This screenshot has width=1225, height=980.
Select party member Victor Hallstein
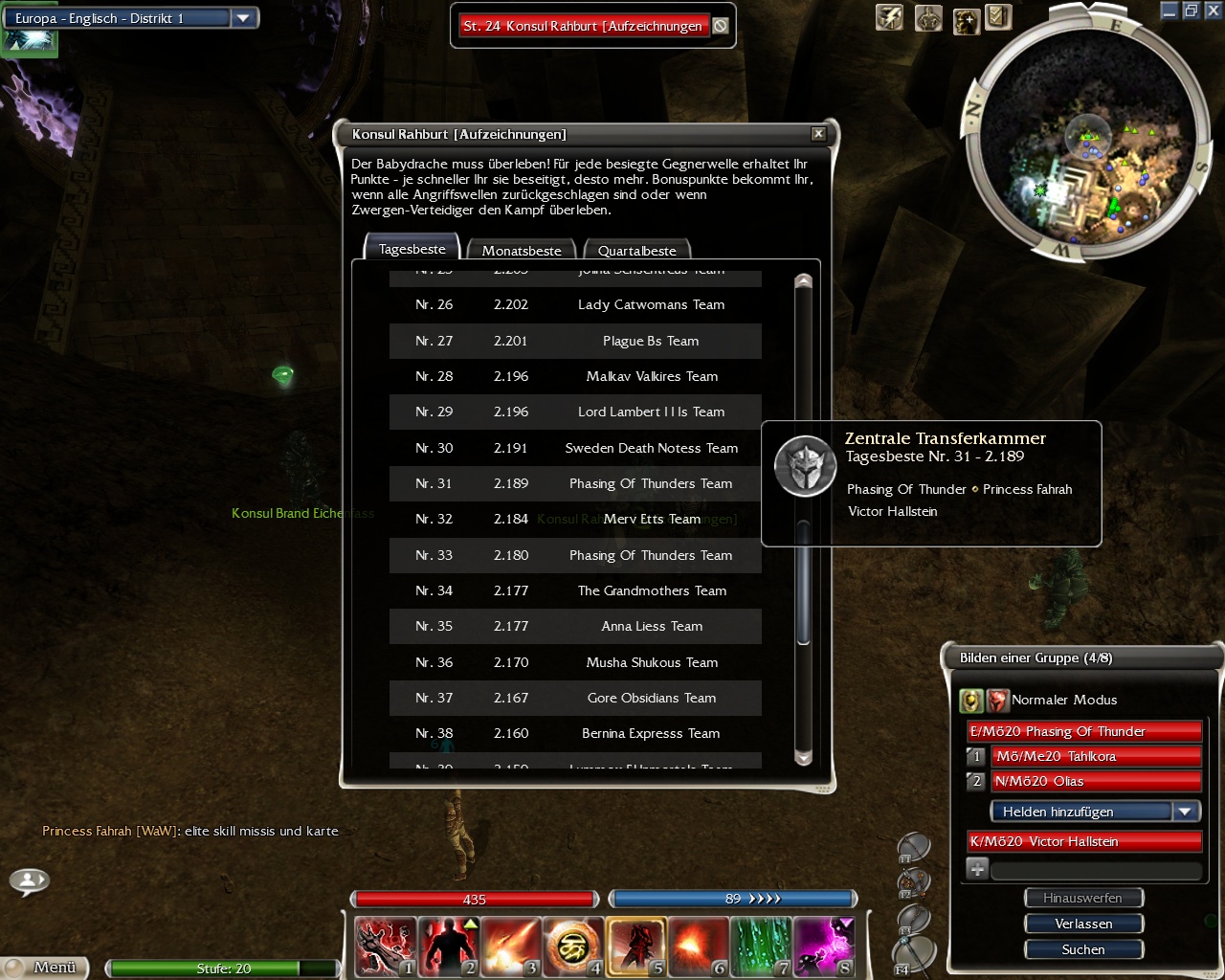1084,841
